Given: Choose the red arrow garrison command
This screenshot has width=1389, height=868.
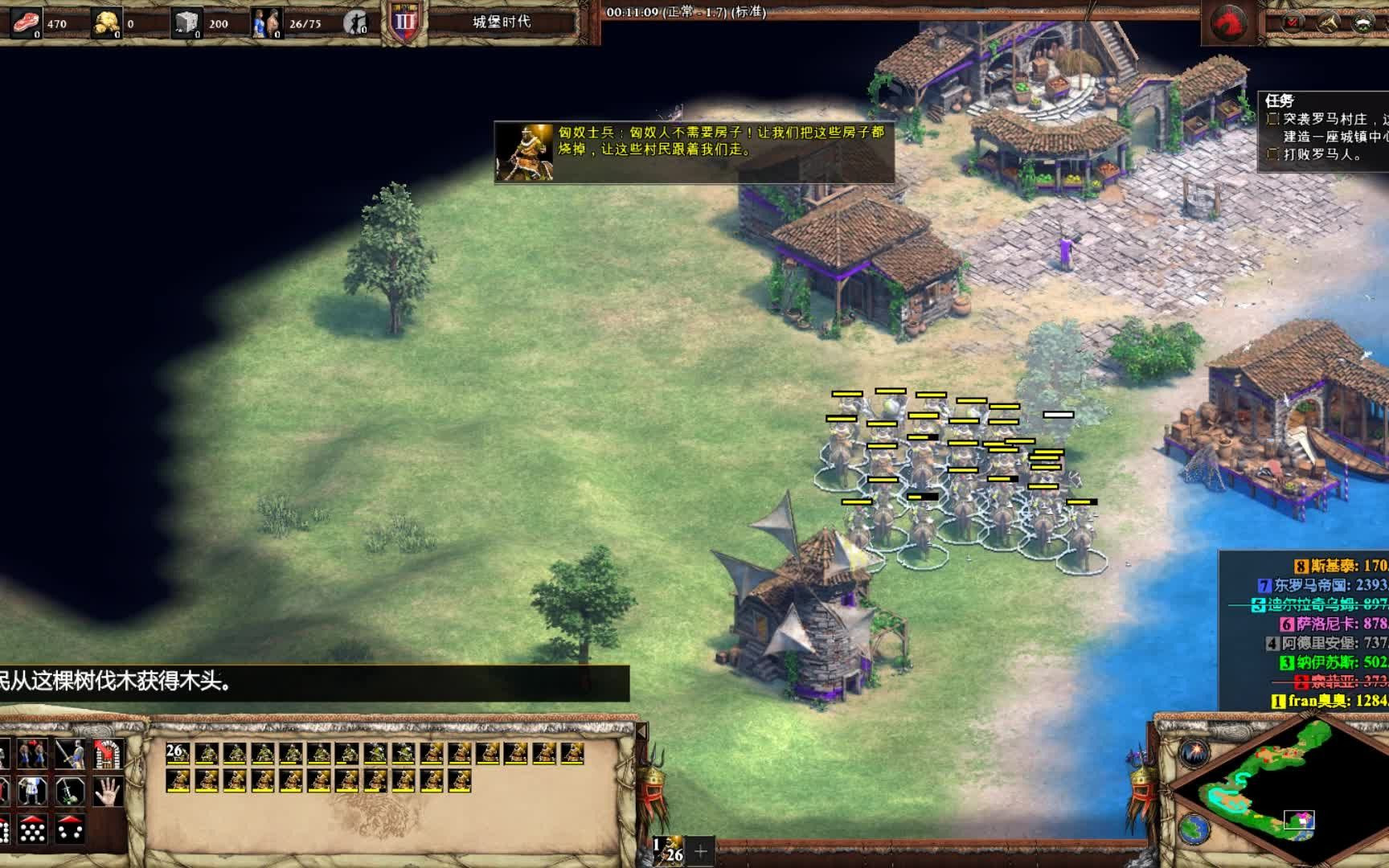Looking at the screenshot, I should point(108,754).
